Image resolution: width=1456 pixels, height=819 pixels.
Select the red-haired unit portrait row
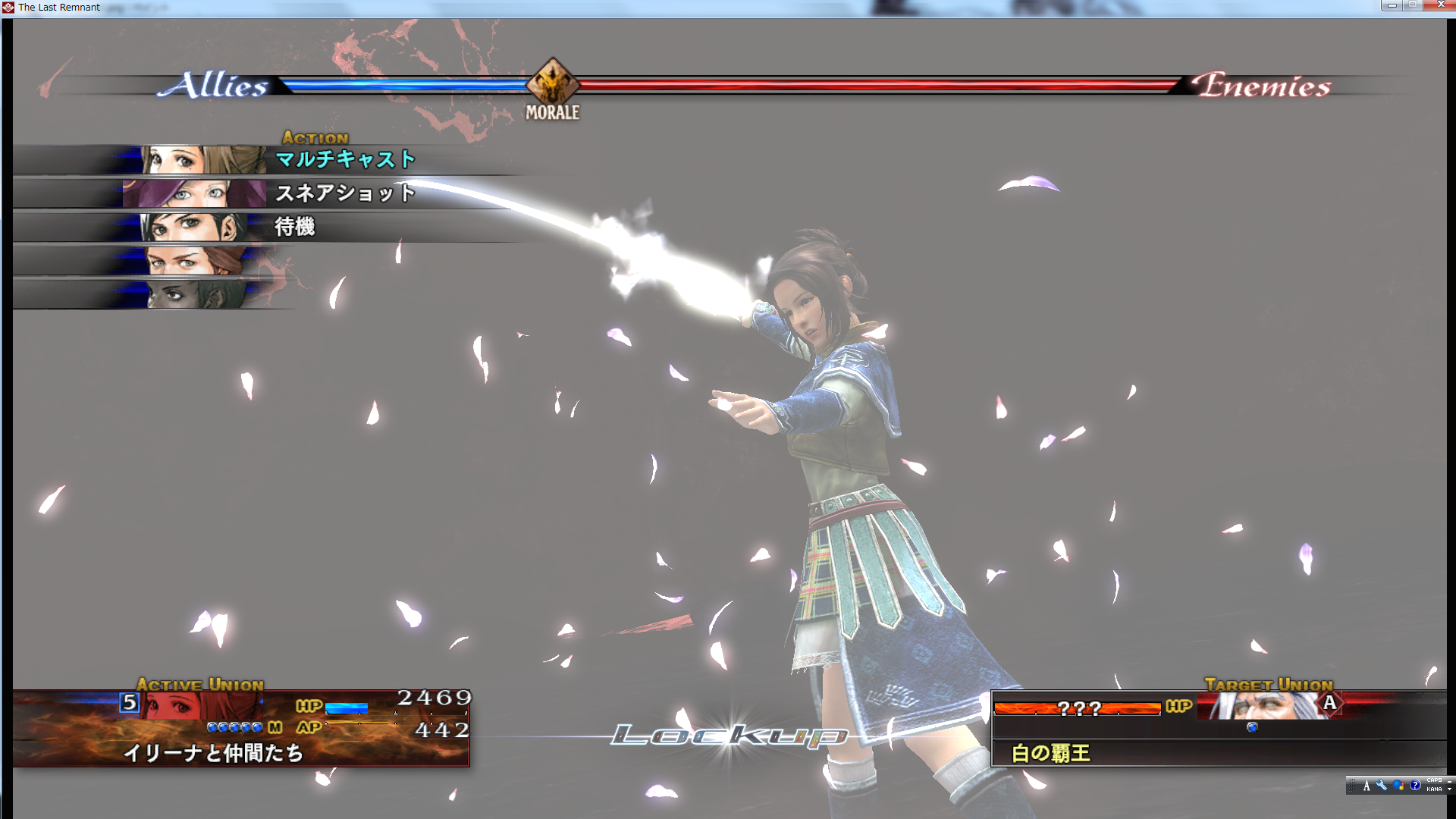[x=194, y=260]
